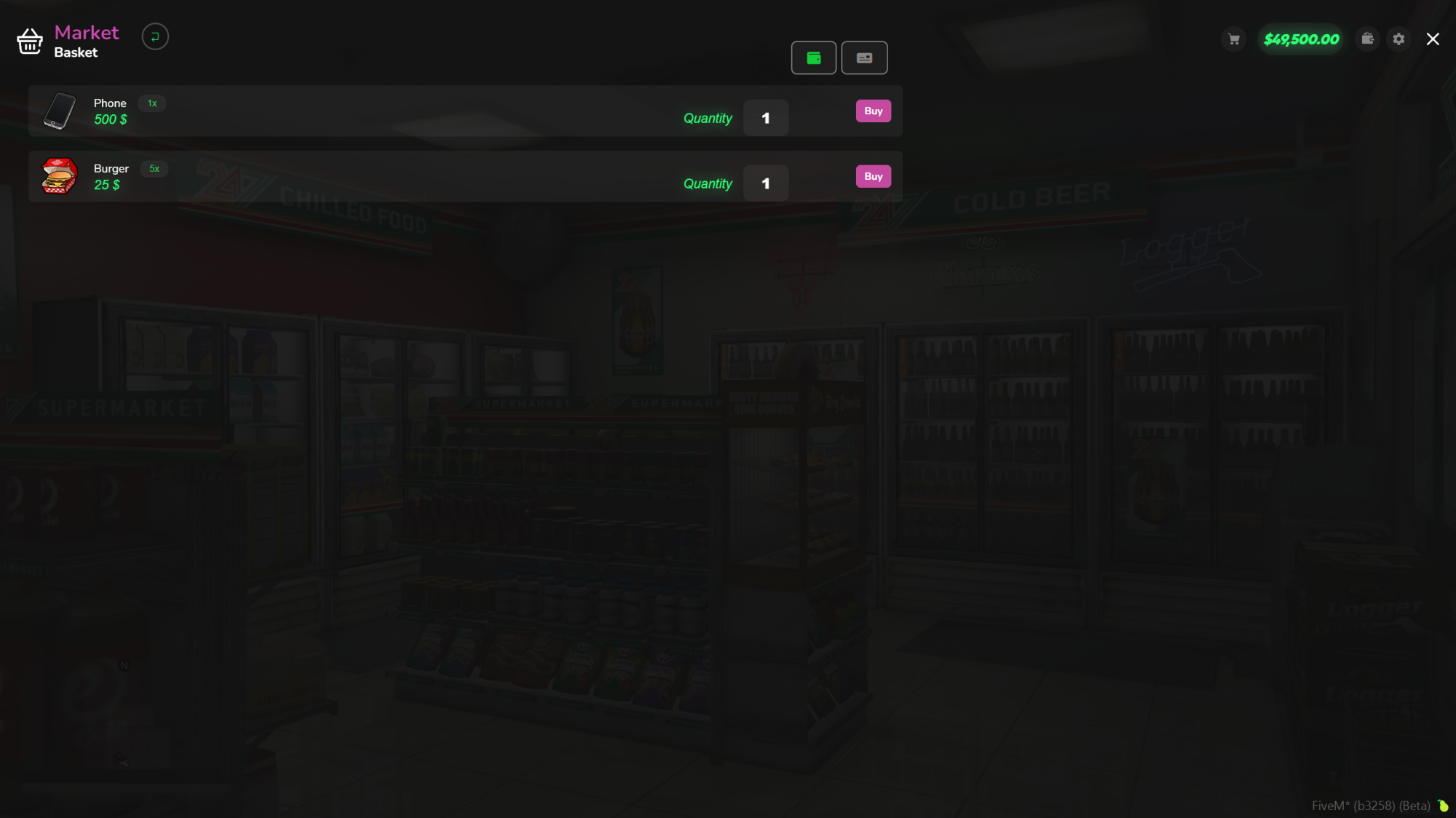
Task: Open the settings gear icon
Action: point(1398,39)
